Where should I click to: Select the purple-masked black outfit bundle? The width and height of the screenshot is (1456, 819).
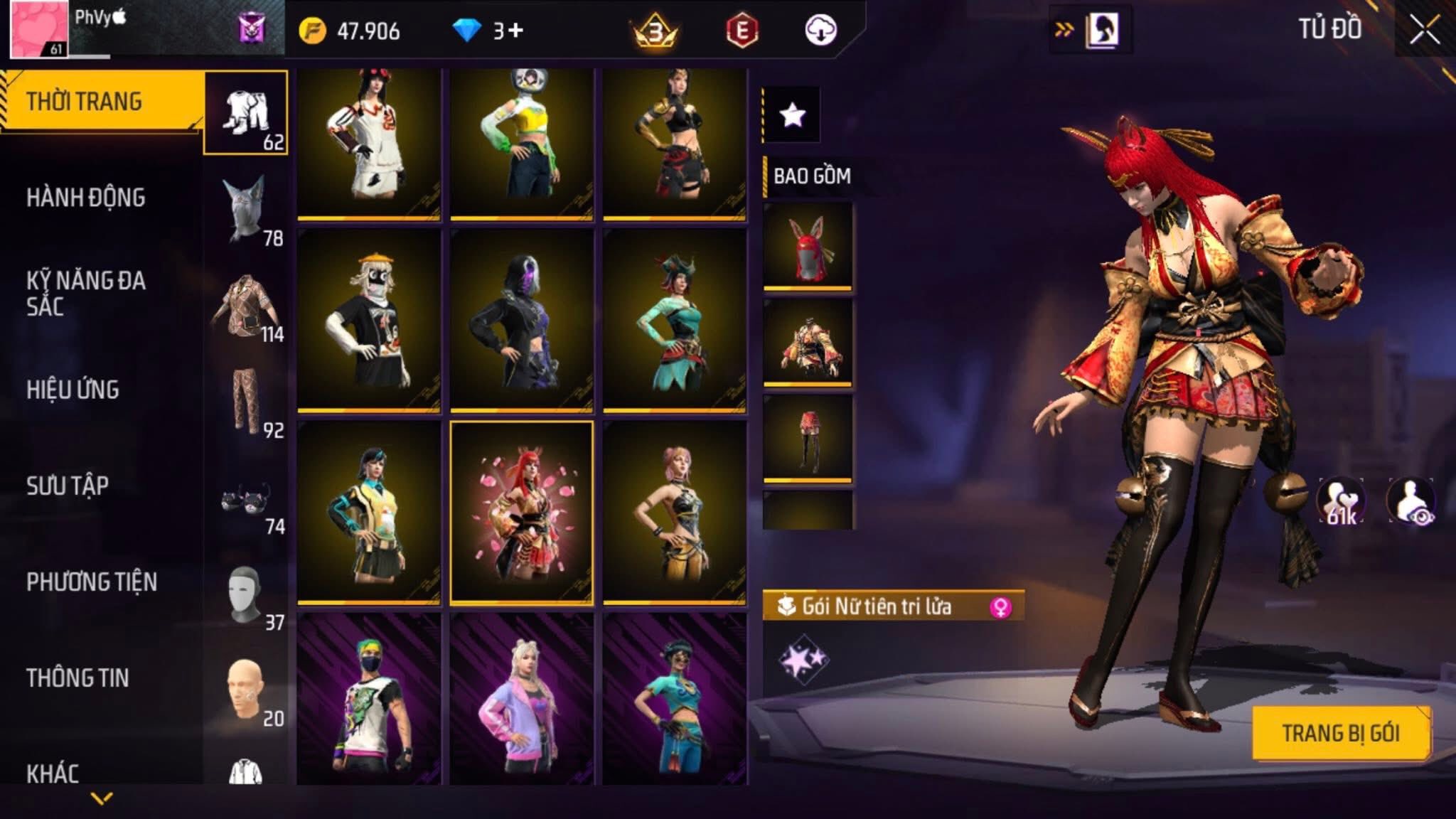[x=522, y=321]
